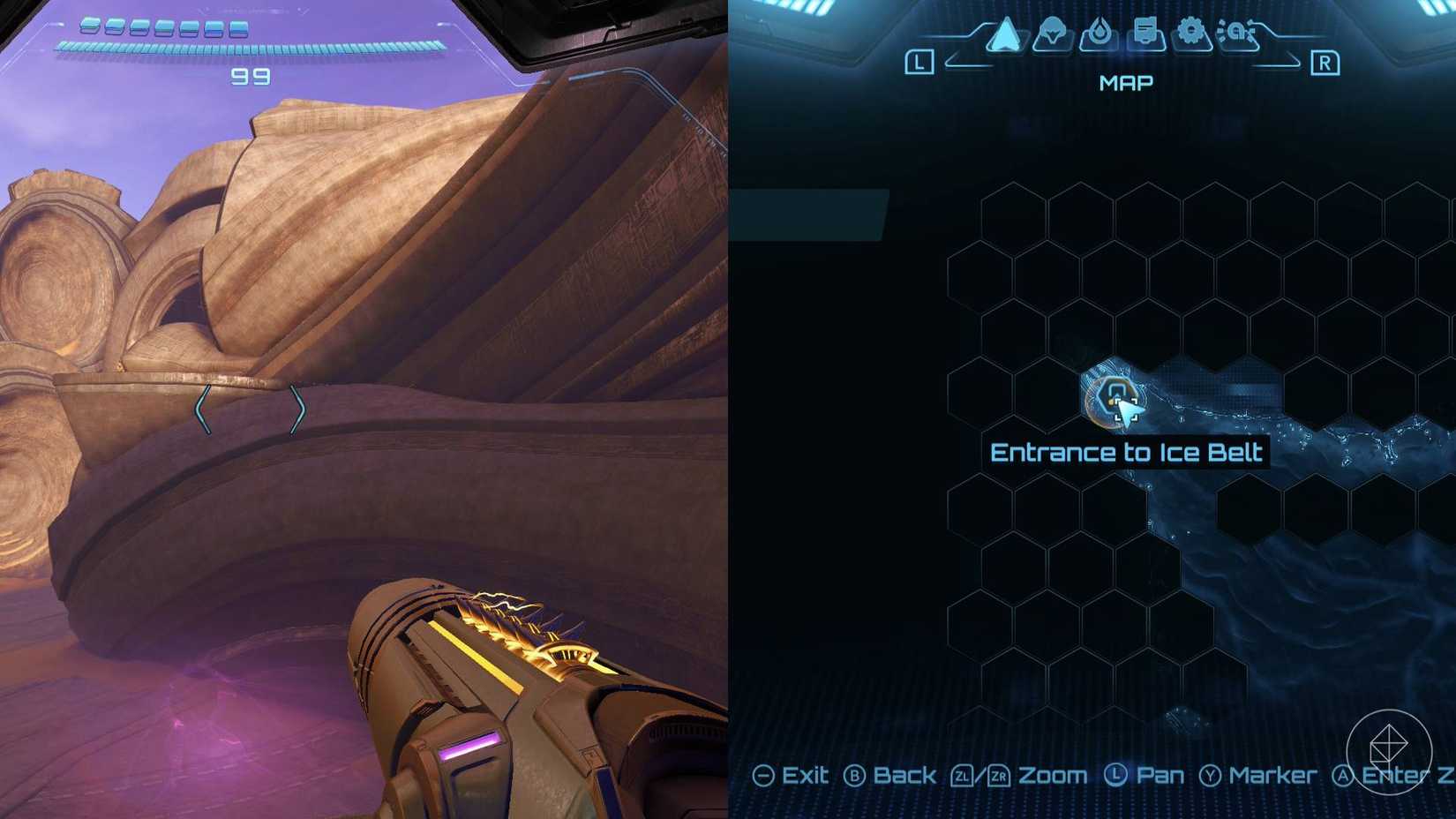Click the Y Marker button glyph
The height and width of the screenshot is (819, 1456).
(x=1211, y=776)
